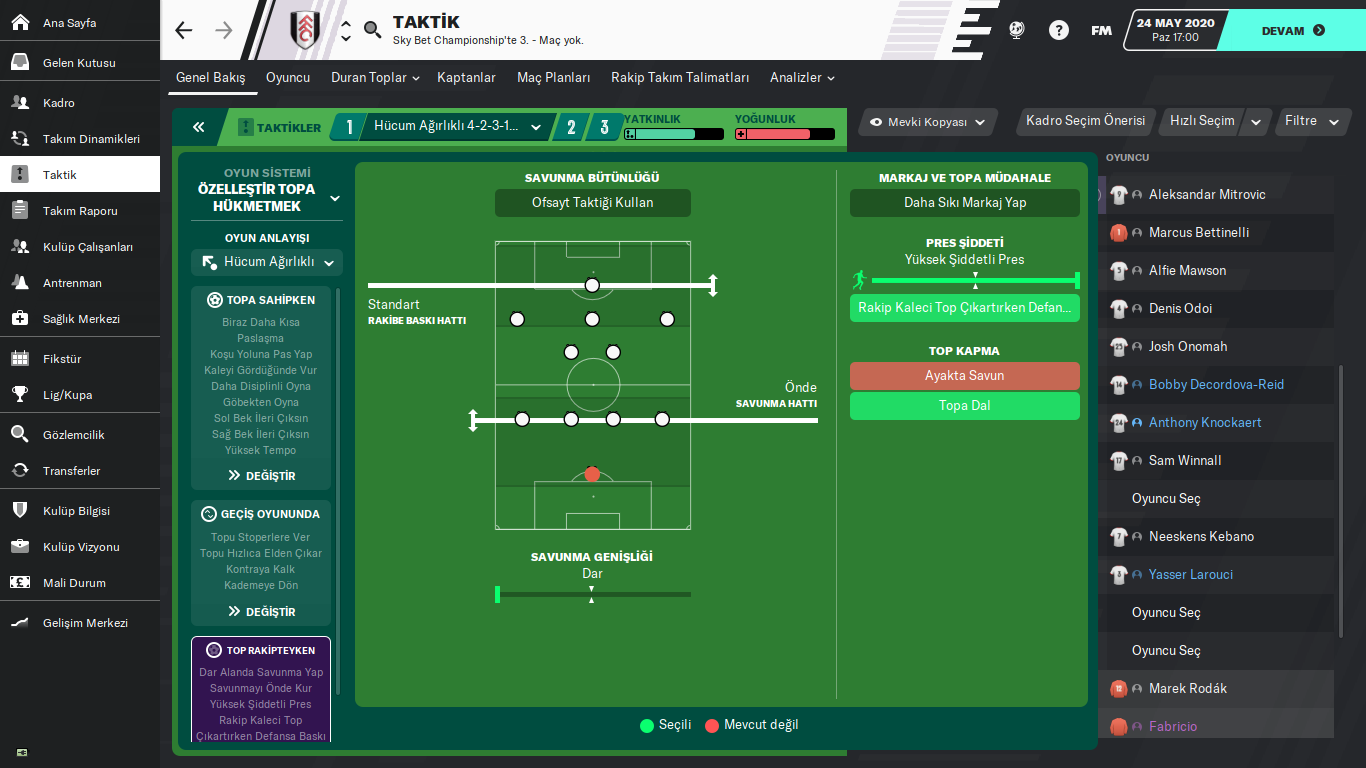Click DEĞİŞTİR under Topa Sahipken
Screen dimensions: 1366x768
[x=261, y=476]
